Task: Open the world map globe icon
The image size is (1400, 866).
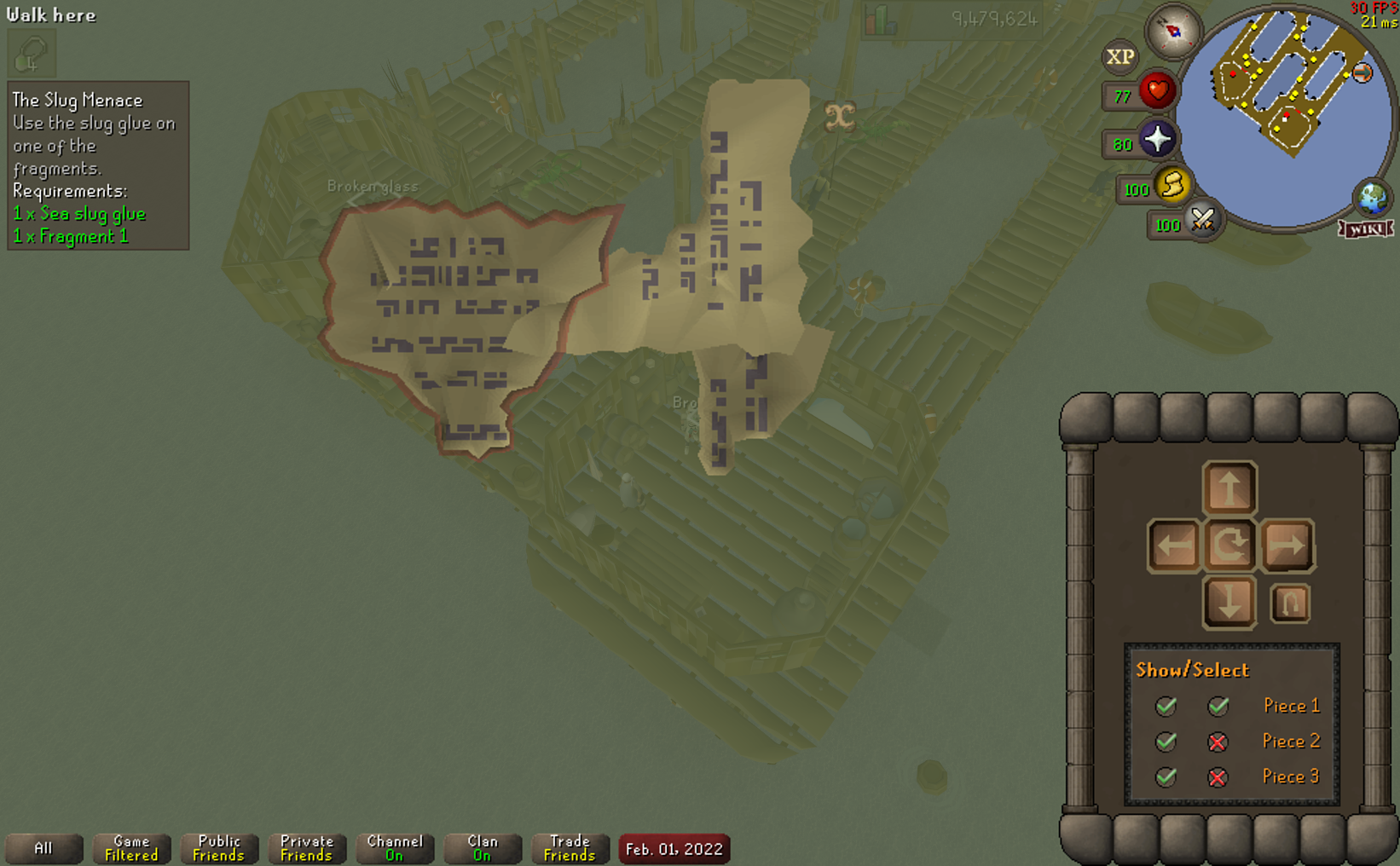Action: [1372, 198]
